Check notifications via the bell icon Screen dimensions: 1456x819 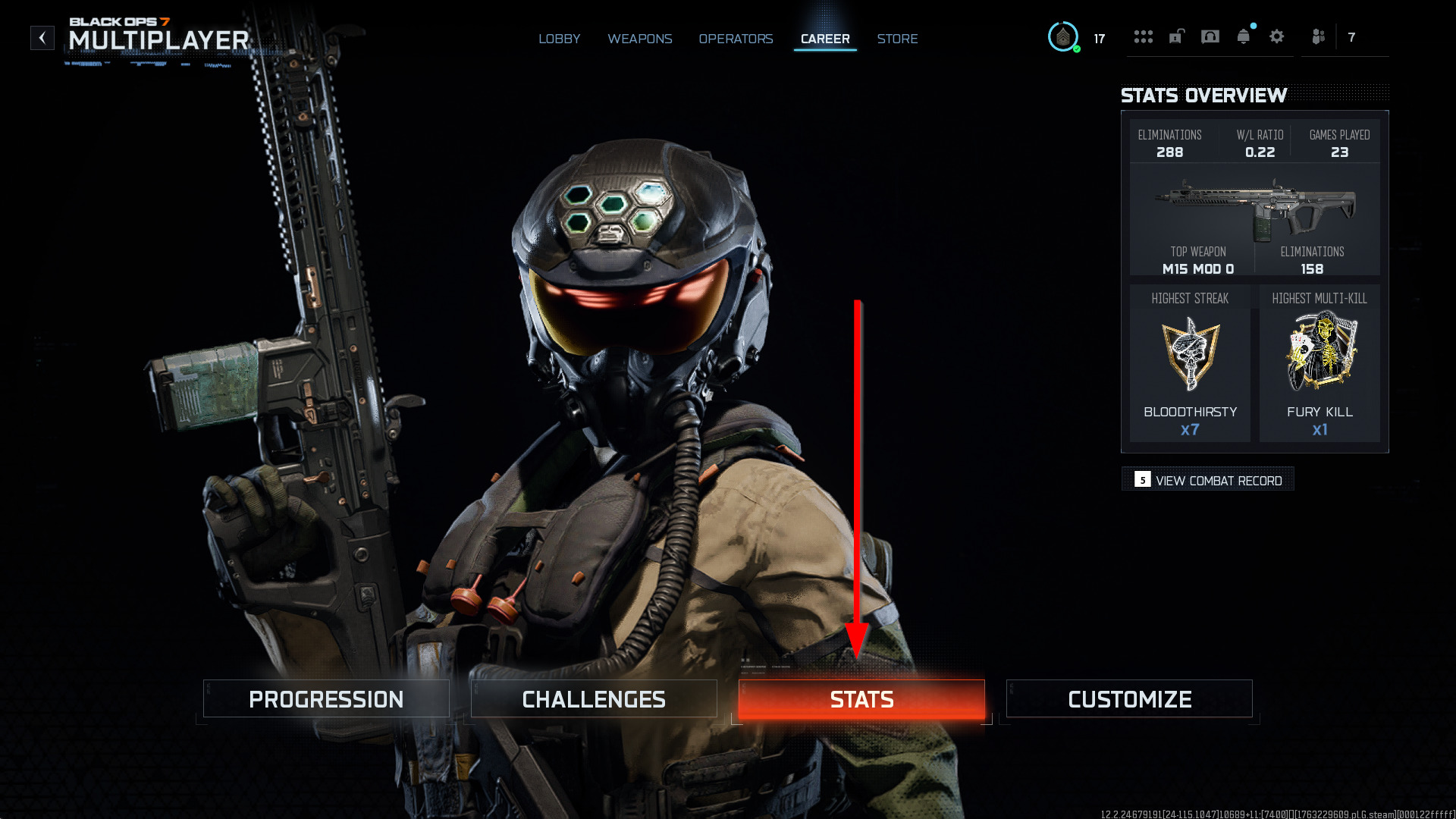pyautogui.click(x=1244, y=37)
